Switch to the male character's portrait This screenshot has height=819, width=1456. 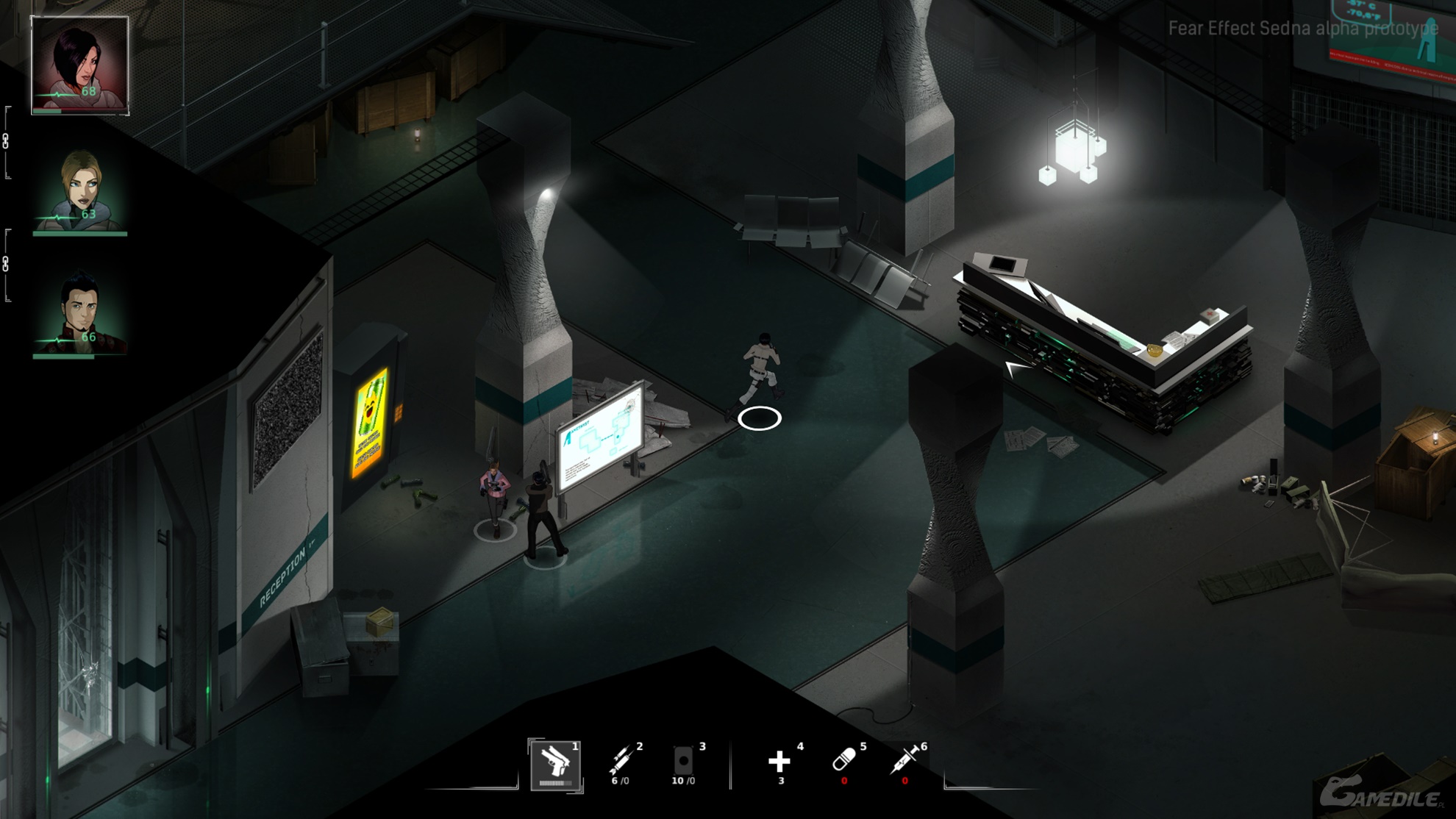pos(80,314)
